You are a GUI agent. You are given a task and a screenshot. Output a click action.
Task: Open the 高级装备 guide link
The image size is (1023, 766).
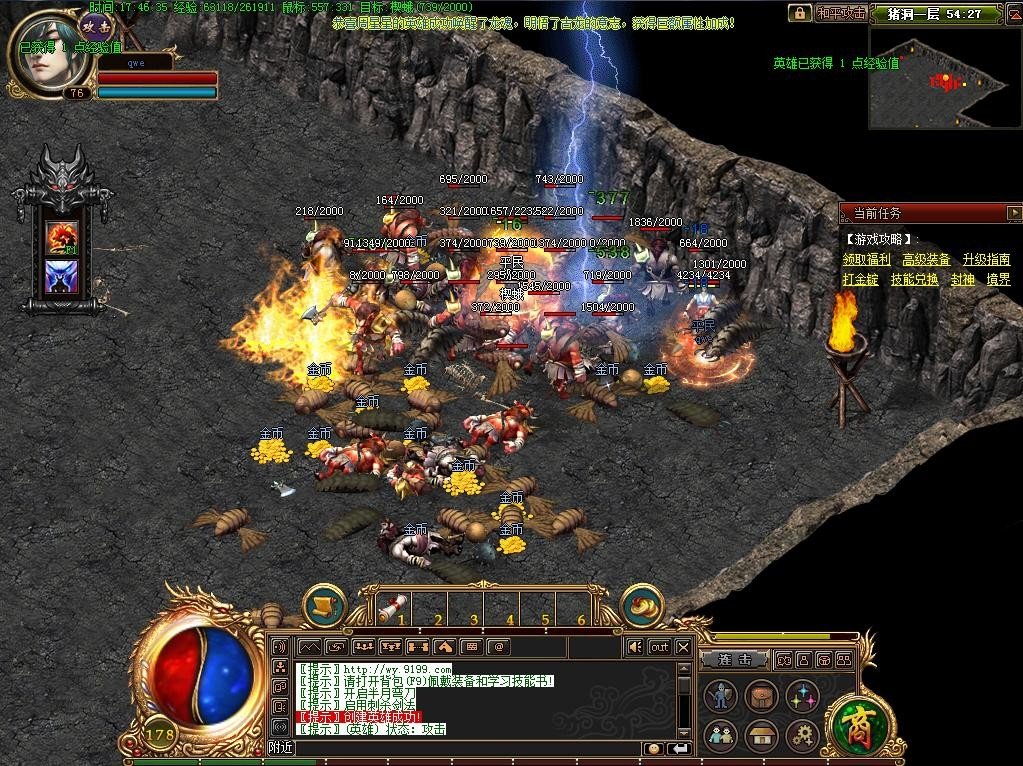926,260
